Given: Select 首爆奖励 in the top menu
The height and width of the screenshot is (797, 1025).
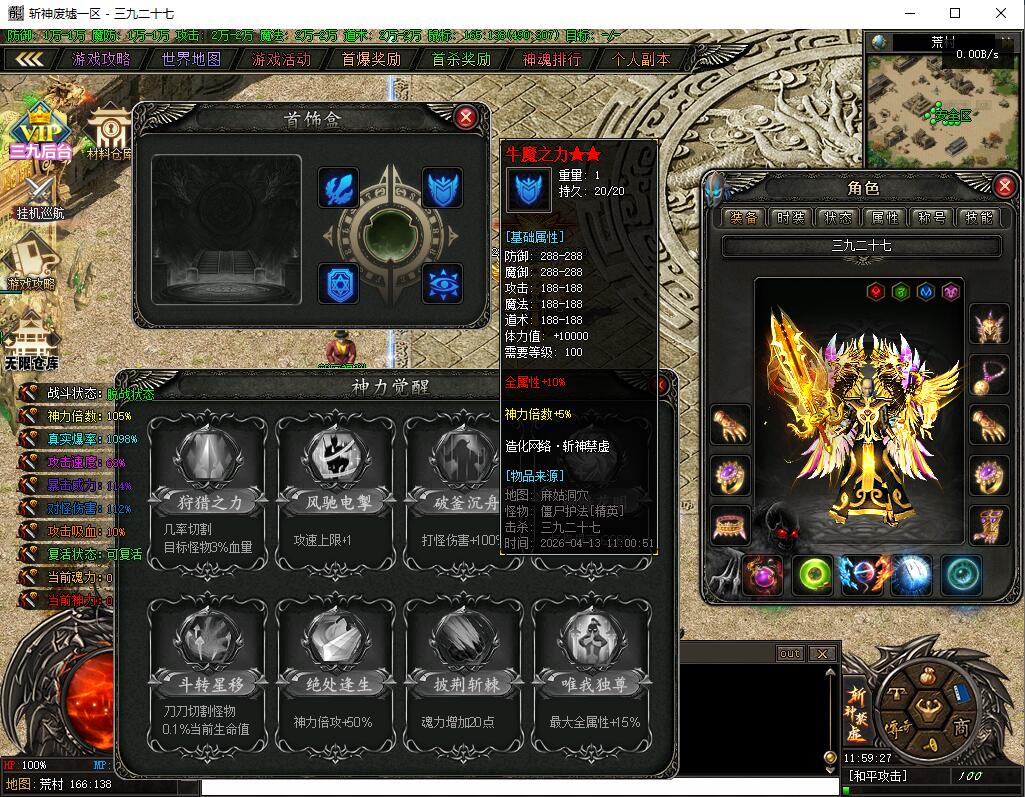Looking at the screenshot, I should (x=371, y=59).
